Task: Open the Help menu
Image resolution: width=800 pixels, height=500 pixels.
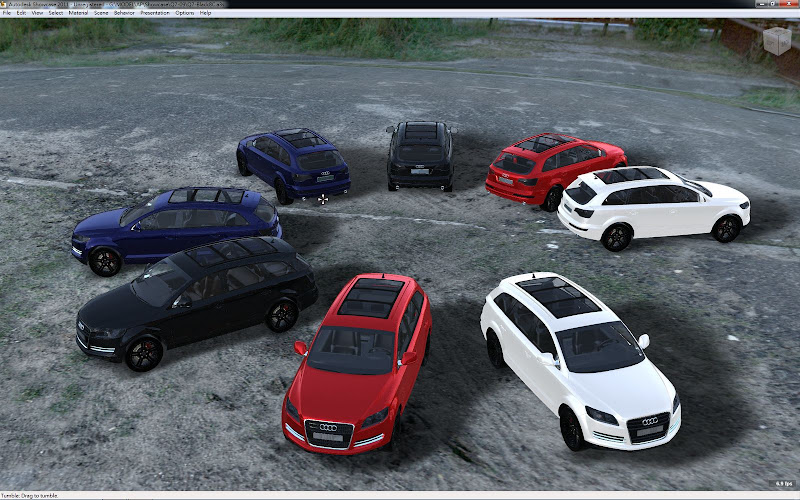Action: (205, 13)
